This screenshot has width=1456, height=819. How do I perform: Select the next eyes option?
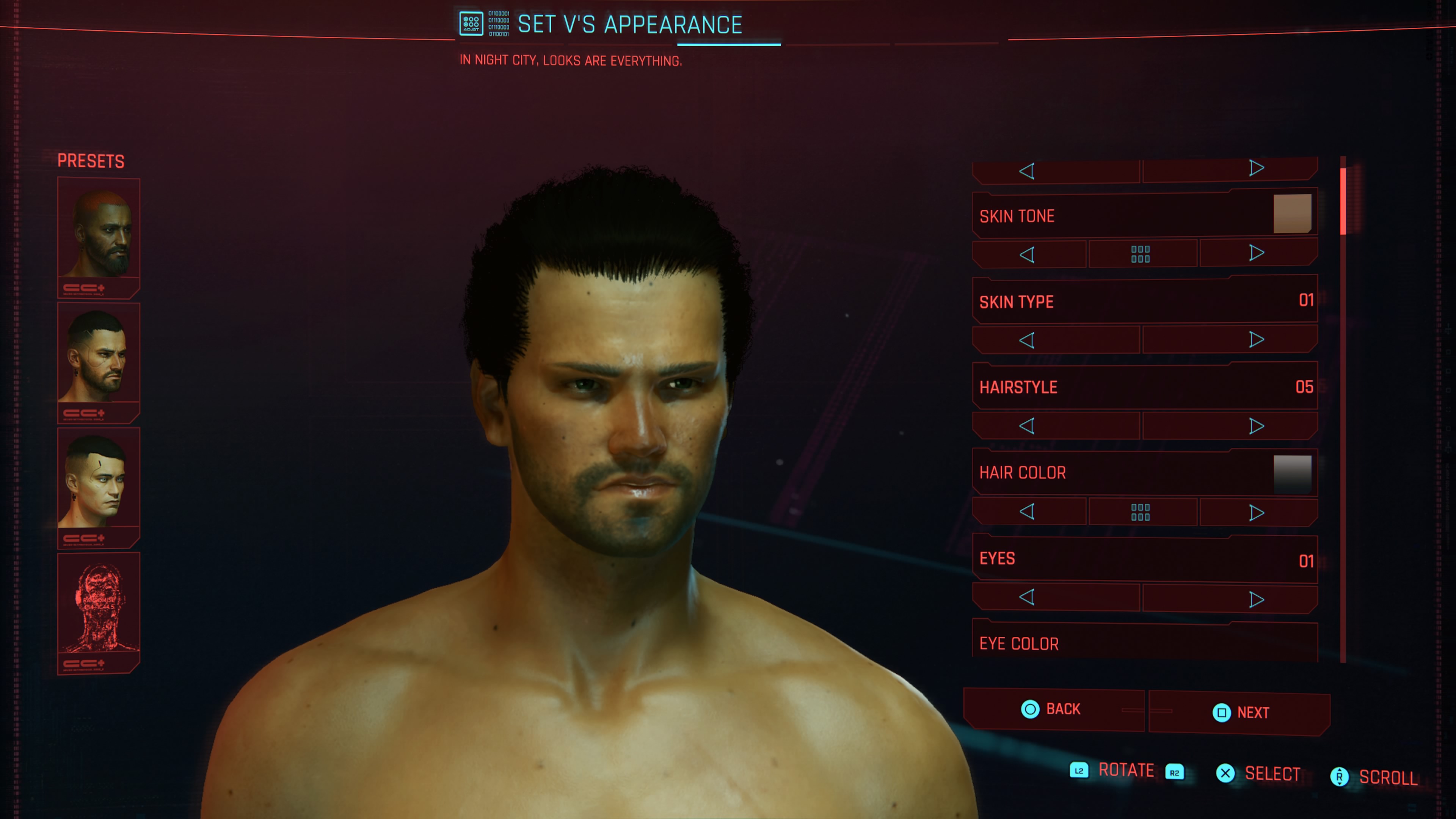coord(1256,599)
